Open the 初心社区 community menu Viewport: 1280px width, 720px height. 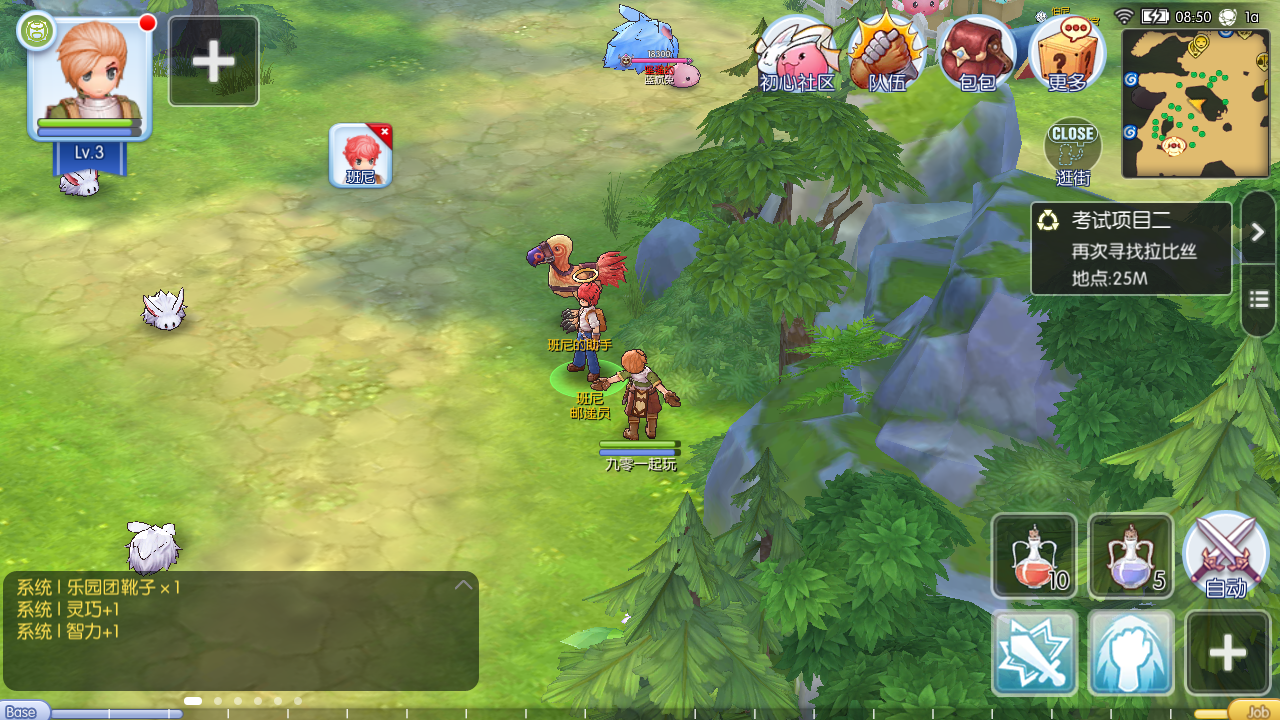[797, 54]
